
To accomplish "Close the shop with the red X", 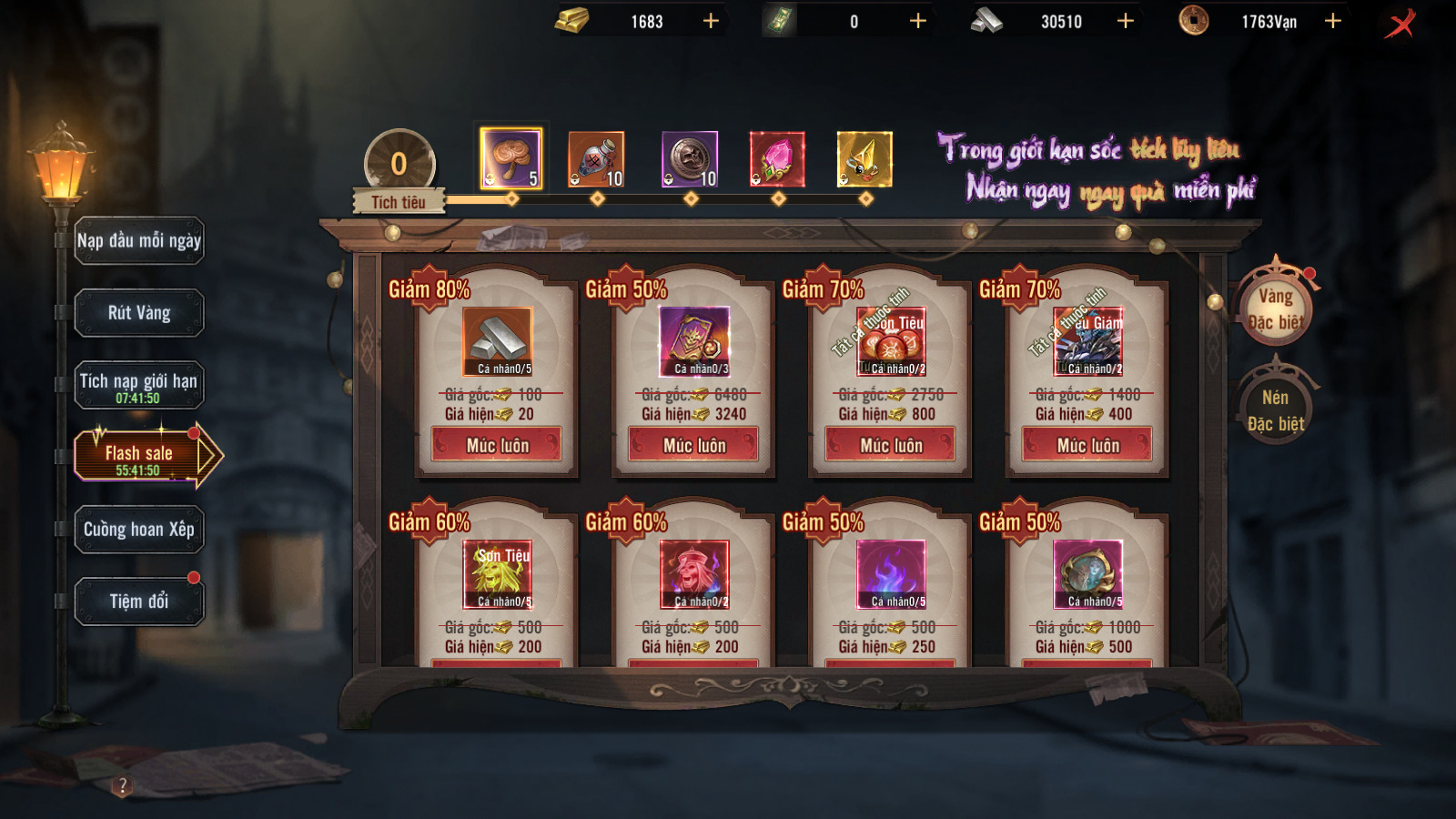I will (1401, 23).
